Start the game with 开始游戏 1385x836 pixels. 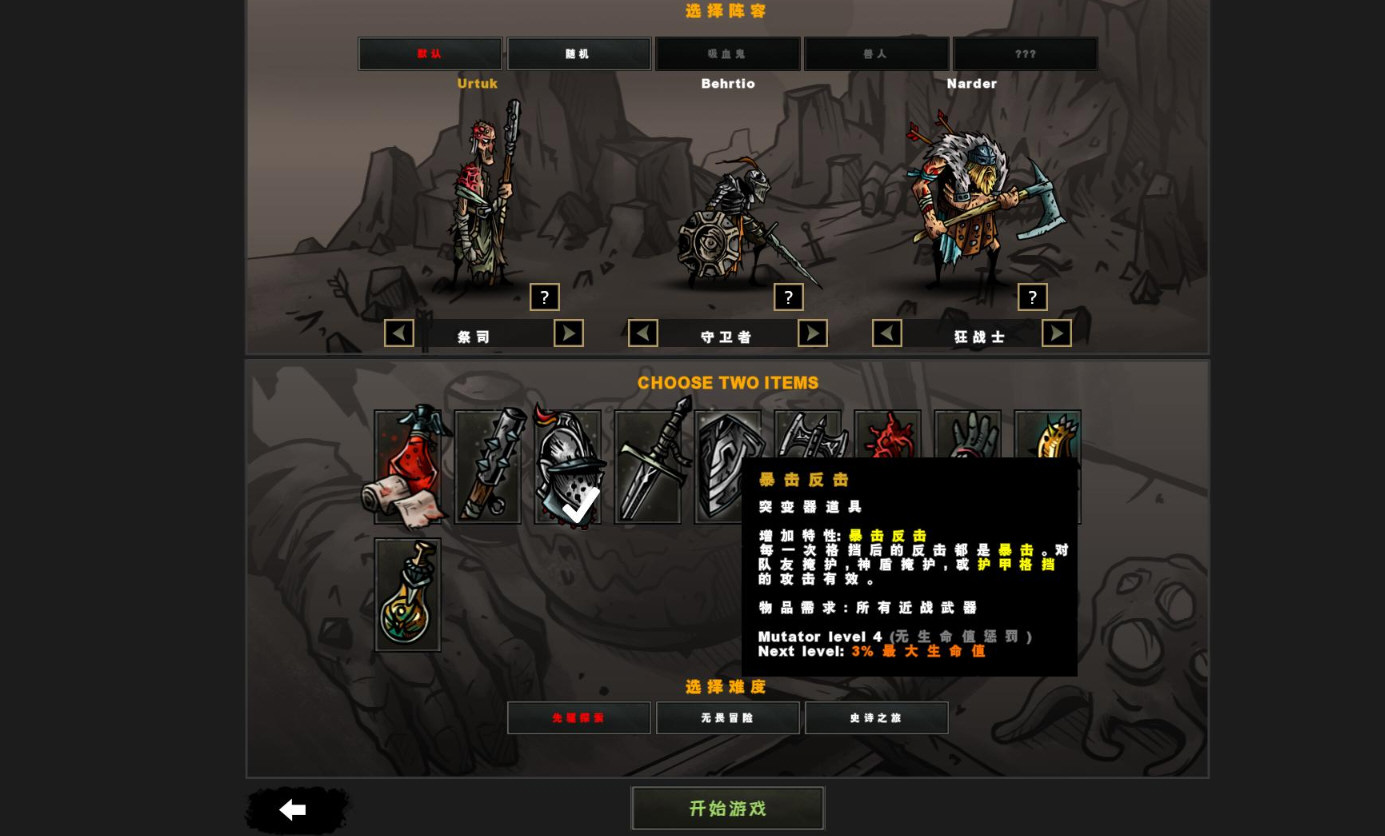[727, 808]
